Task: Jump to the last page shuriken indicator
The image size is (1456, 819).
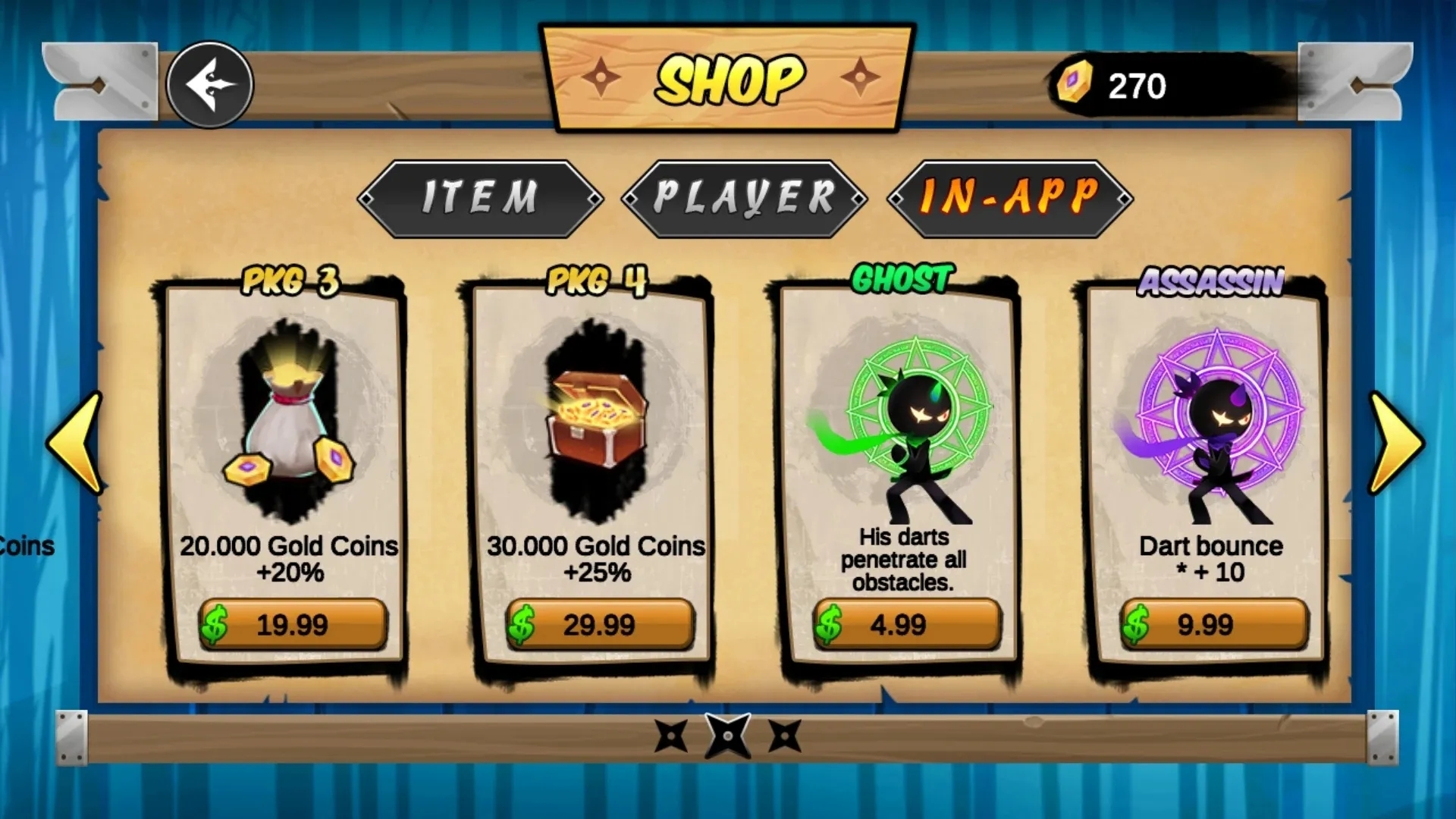Action: [x=785, y=736]
